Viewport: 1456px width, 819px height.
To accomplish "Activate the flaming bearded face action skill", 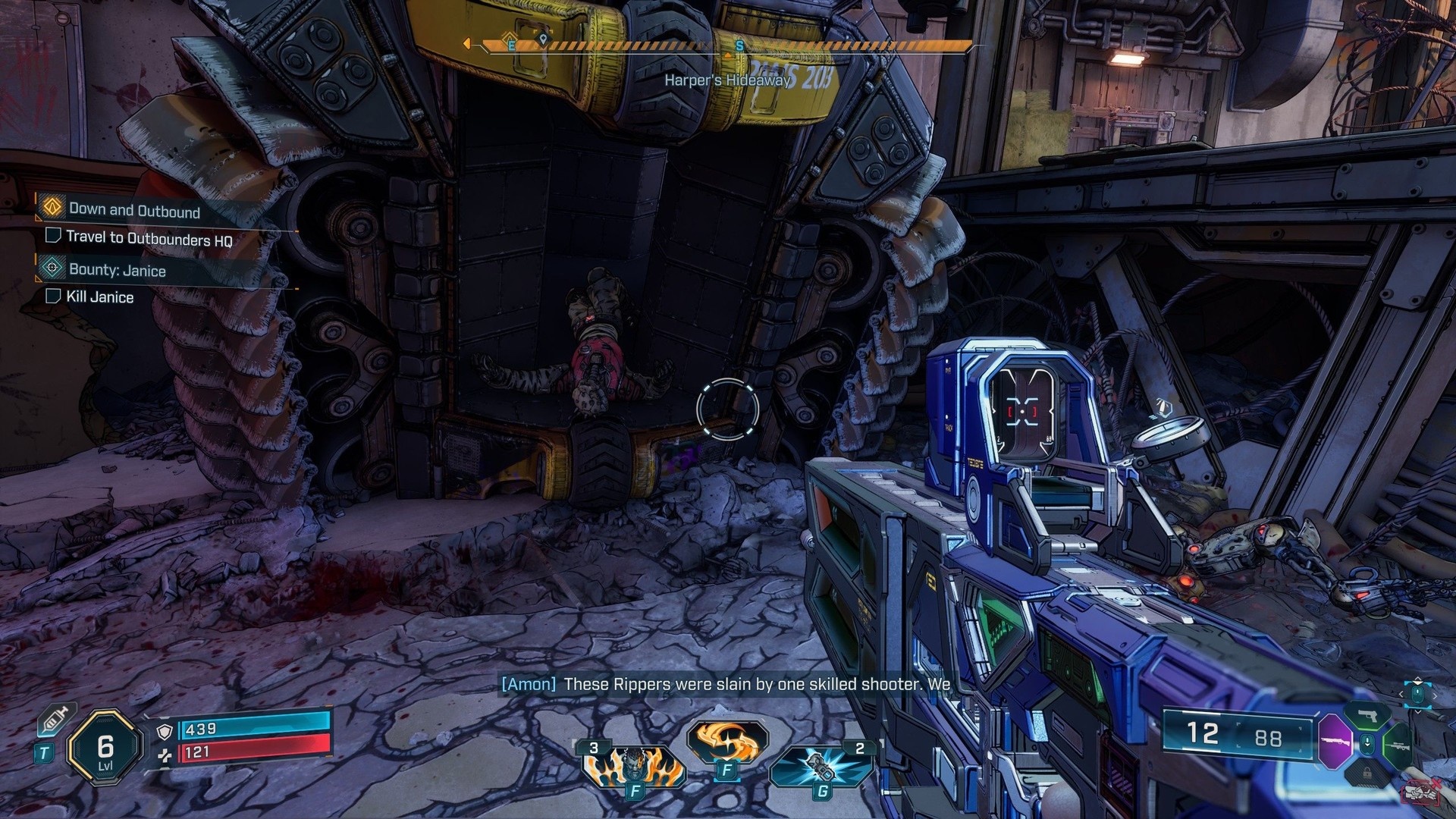I will pyautogui.click(x=632, y=765).
